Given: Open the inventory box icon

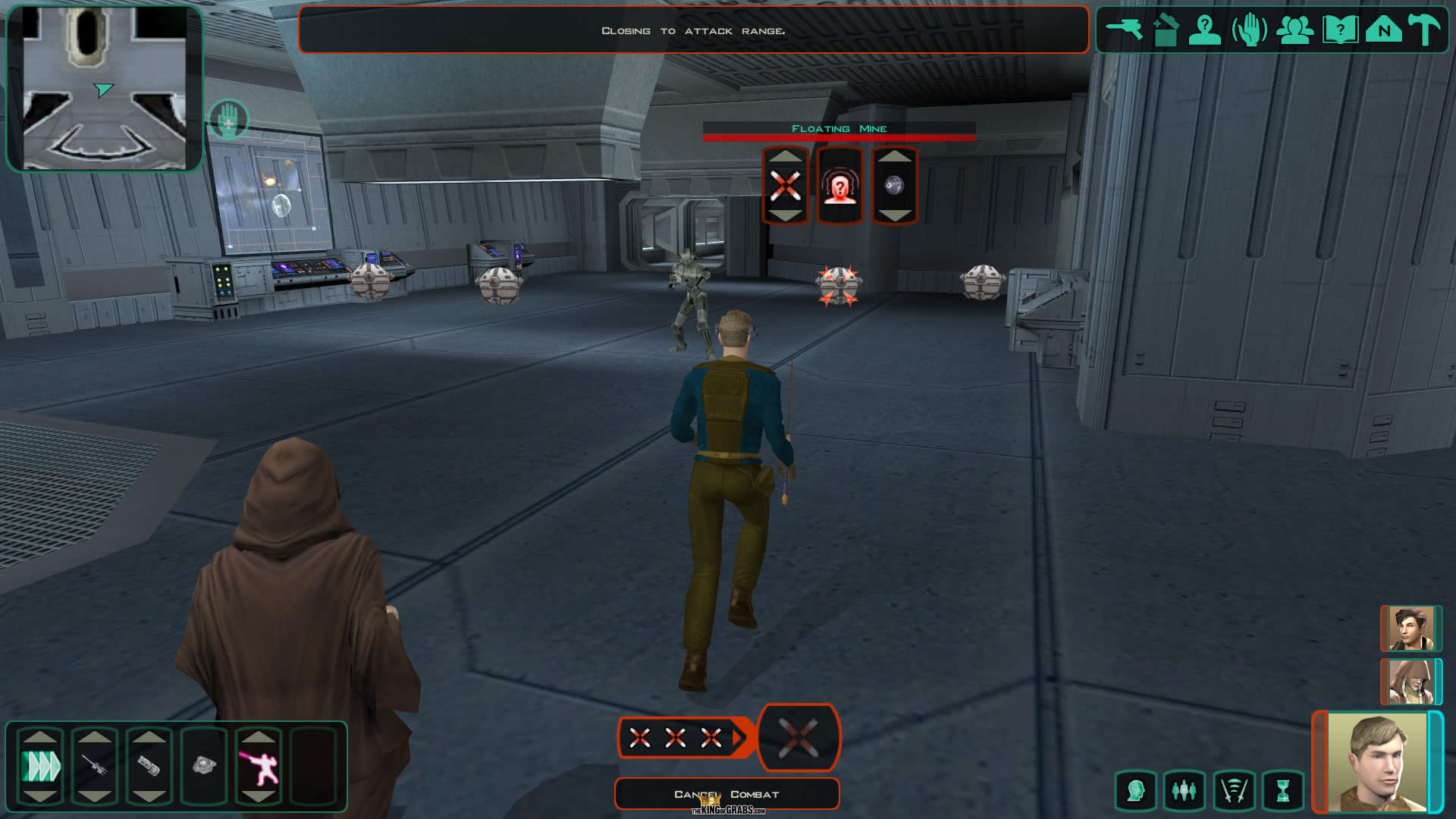Looking at the screenshot, I should [x=1165, y=31].
